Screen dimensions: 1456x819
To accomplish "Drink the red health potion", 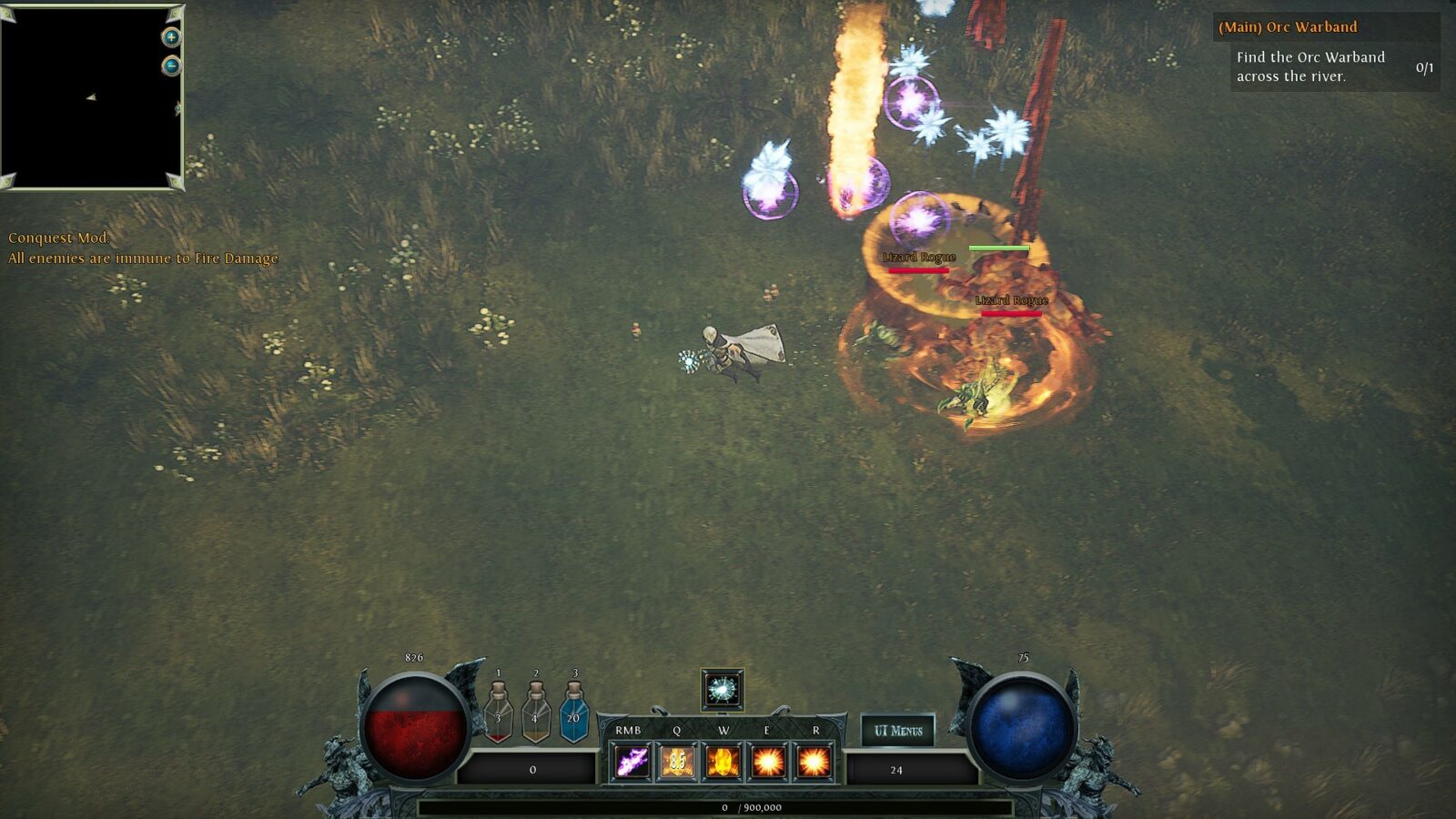I will (x=498, y=714).
